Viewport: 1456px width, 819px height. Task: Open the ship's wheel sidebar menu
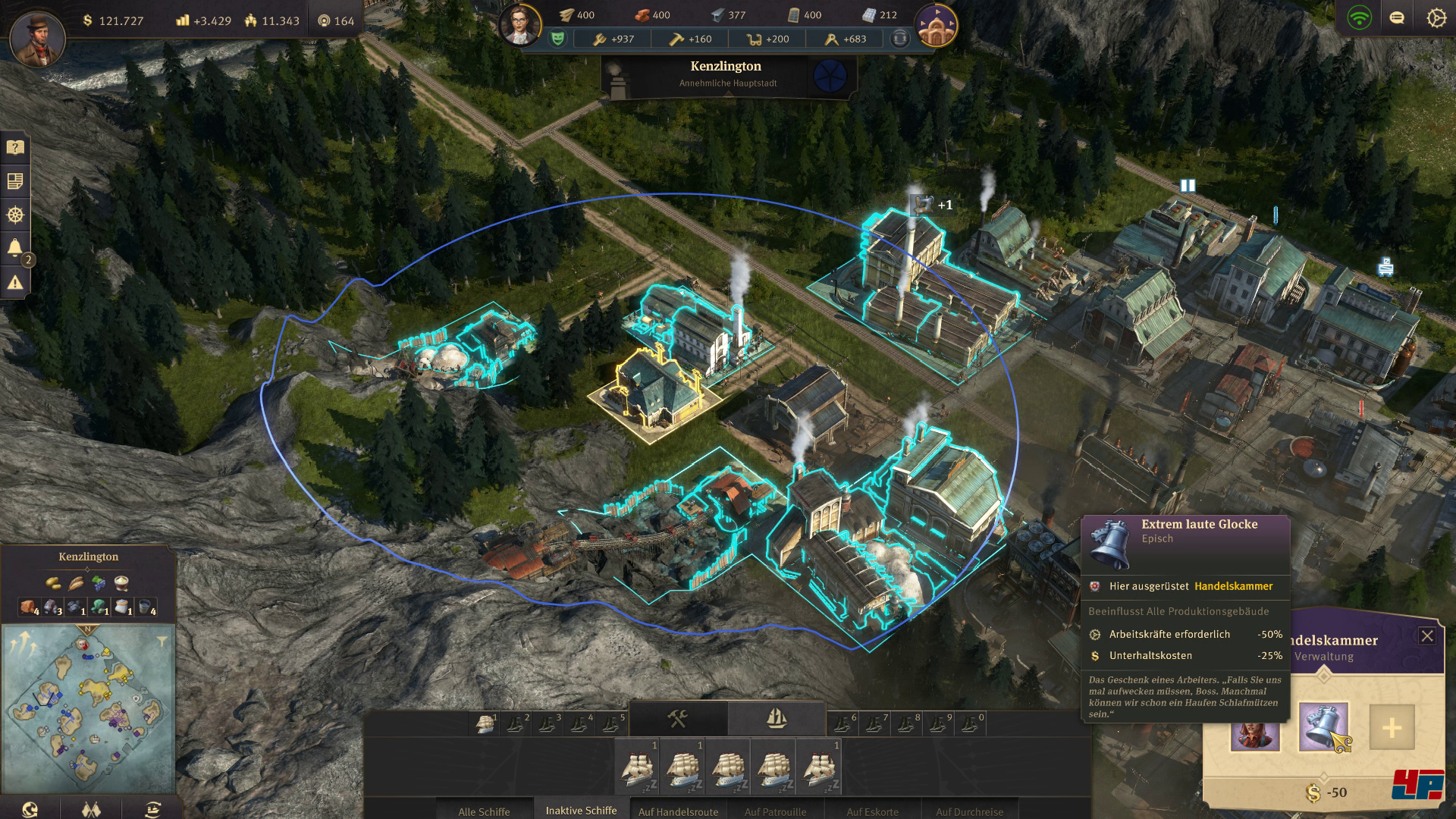pos(14,215)
